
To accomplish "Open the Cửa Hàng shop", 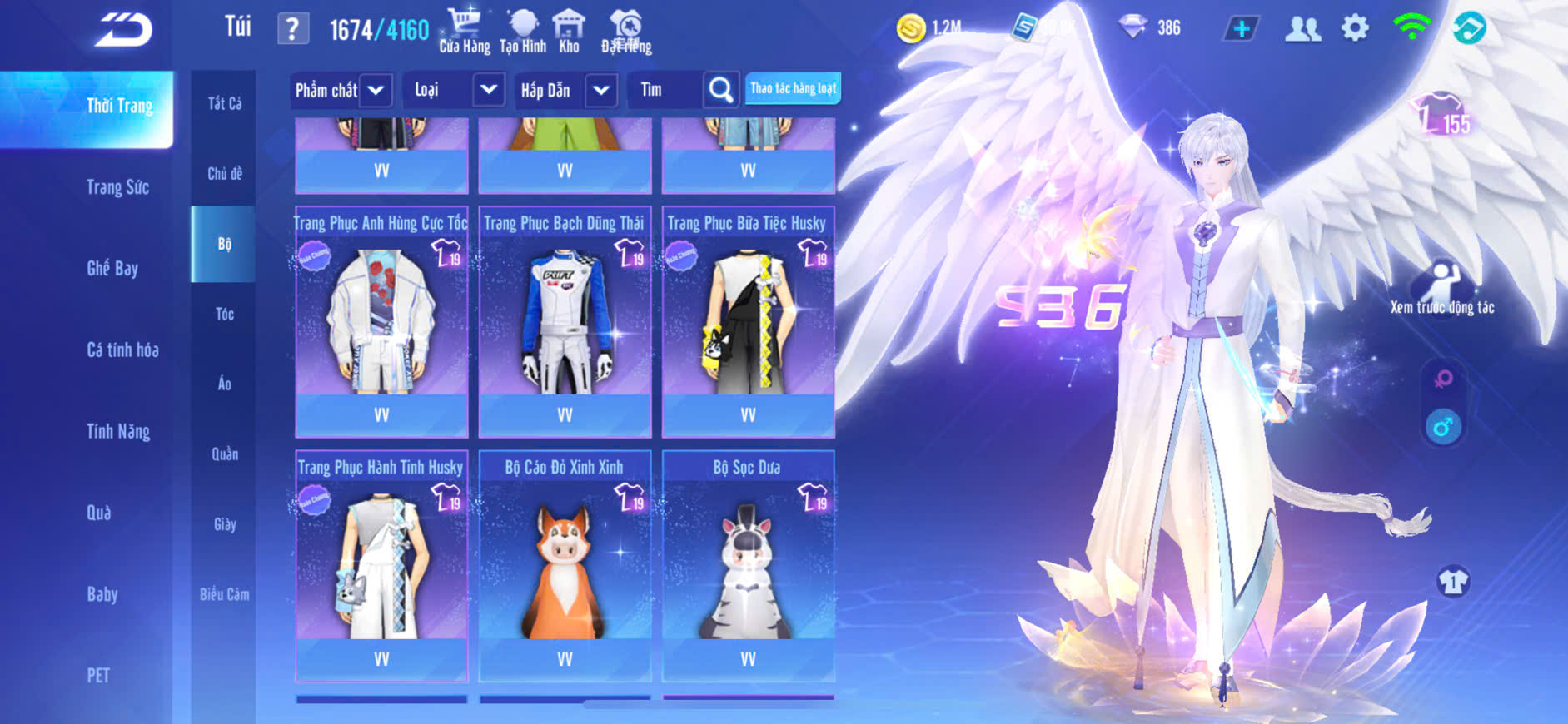I will click(x=465, y=31).
